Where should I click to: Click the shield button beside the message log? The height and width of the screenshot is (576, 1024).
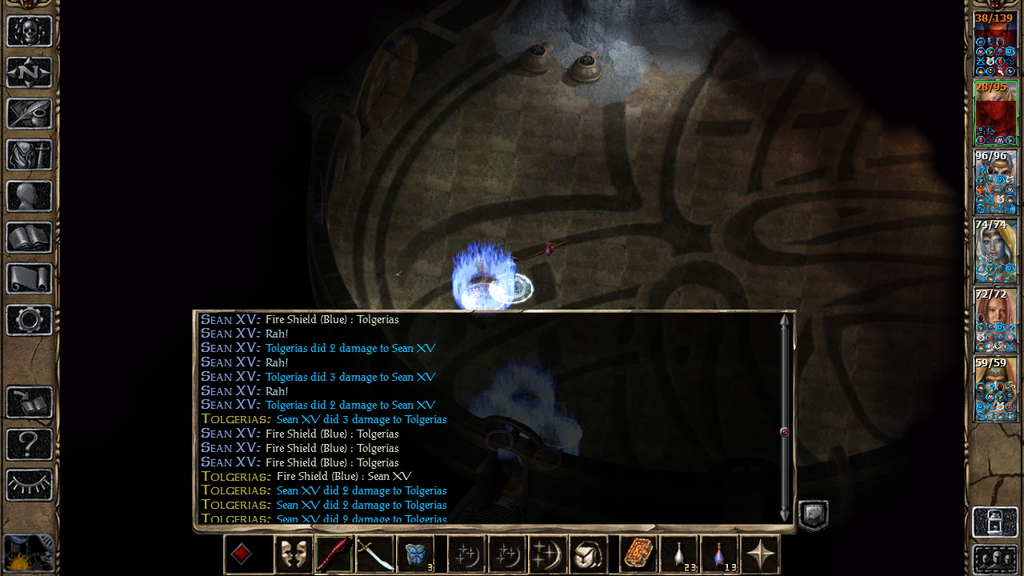point(812,515)
